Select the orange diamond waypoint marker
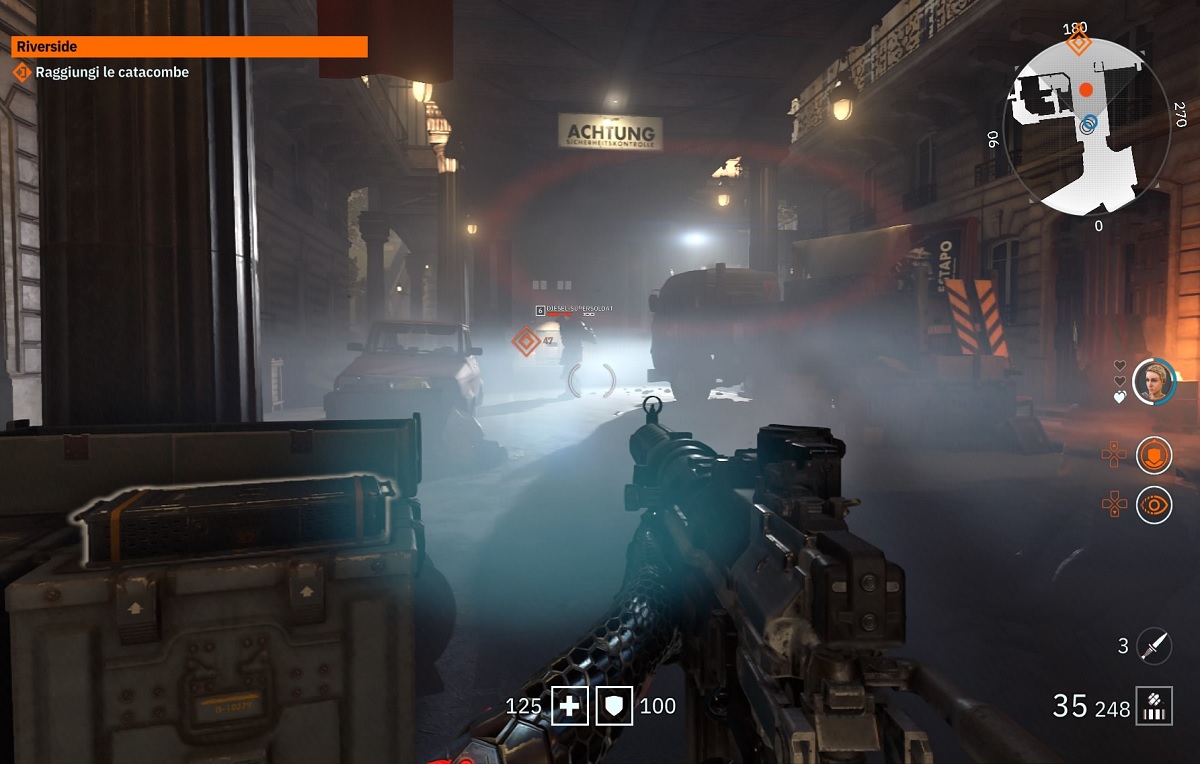This screenshot has height=764, width=1200. click(x=526, y=341)
